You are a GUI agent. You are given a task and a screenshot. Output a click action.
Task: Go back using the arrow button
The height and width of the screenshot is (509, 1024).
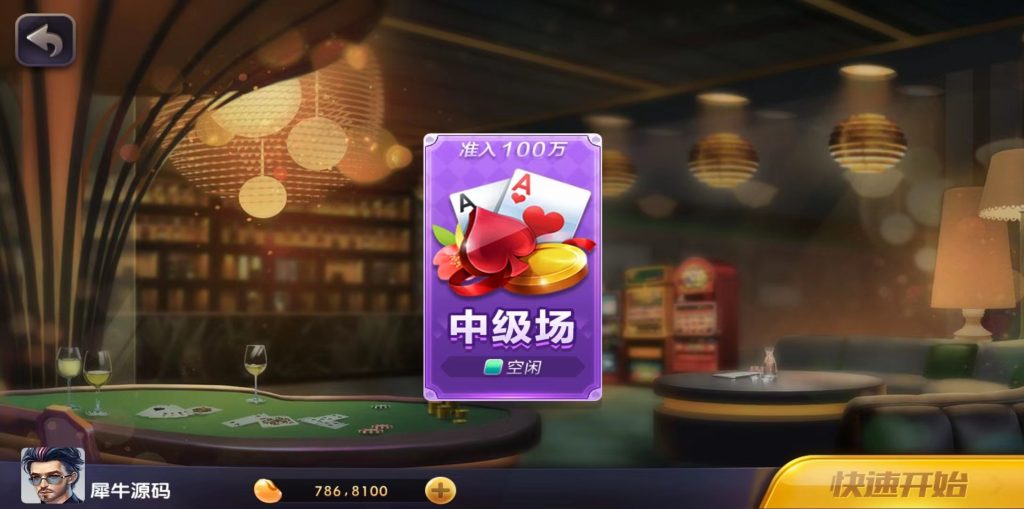point(44,40)
